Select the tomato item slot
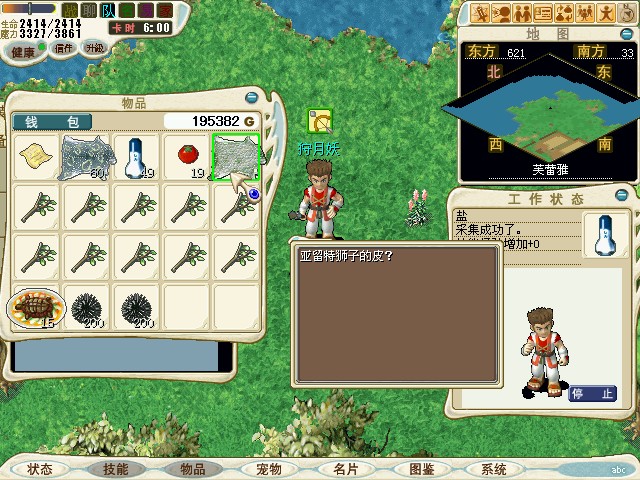The width and height of the screenshot is (640, 480). click(x=185, y=157)
